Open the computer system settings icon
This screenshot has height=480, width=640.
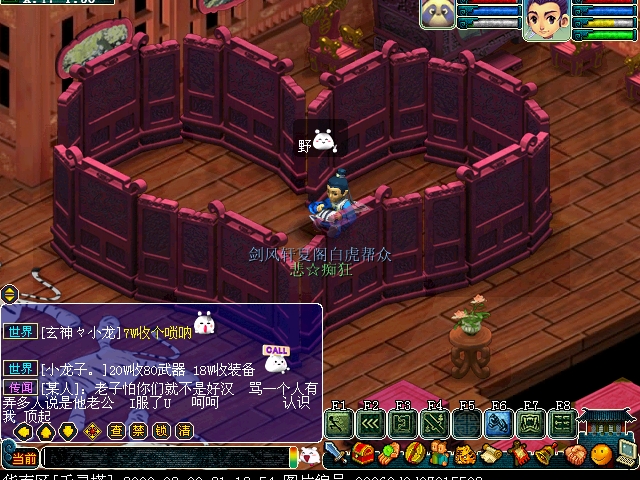pyautogui.click(x=627, y=452)
